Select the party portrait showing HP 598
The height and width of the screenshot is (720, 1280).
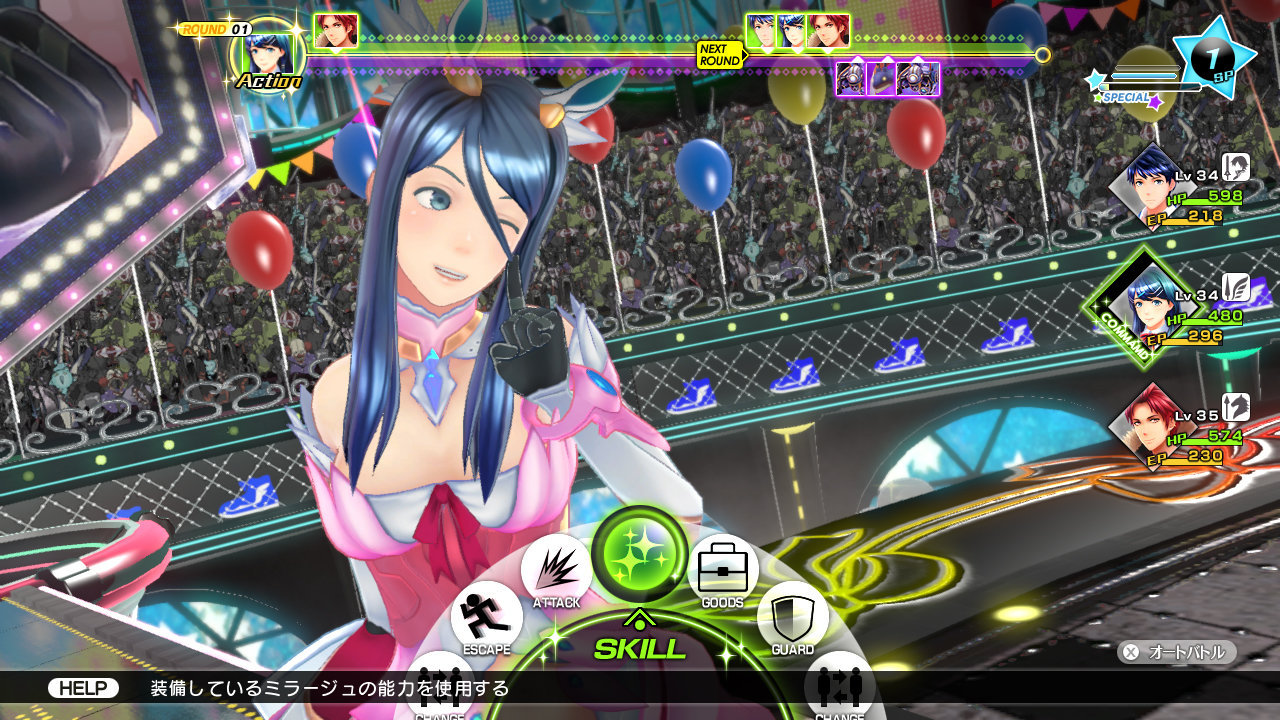[x=1152, y=185]
